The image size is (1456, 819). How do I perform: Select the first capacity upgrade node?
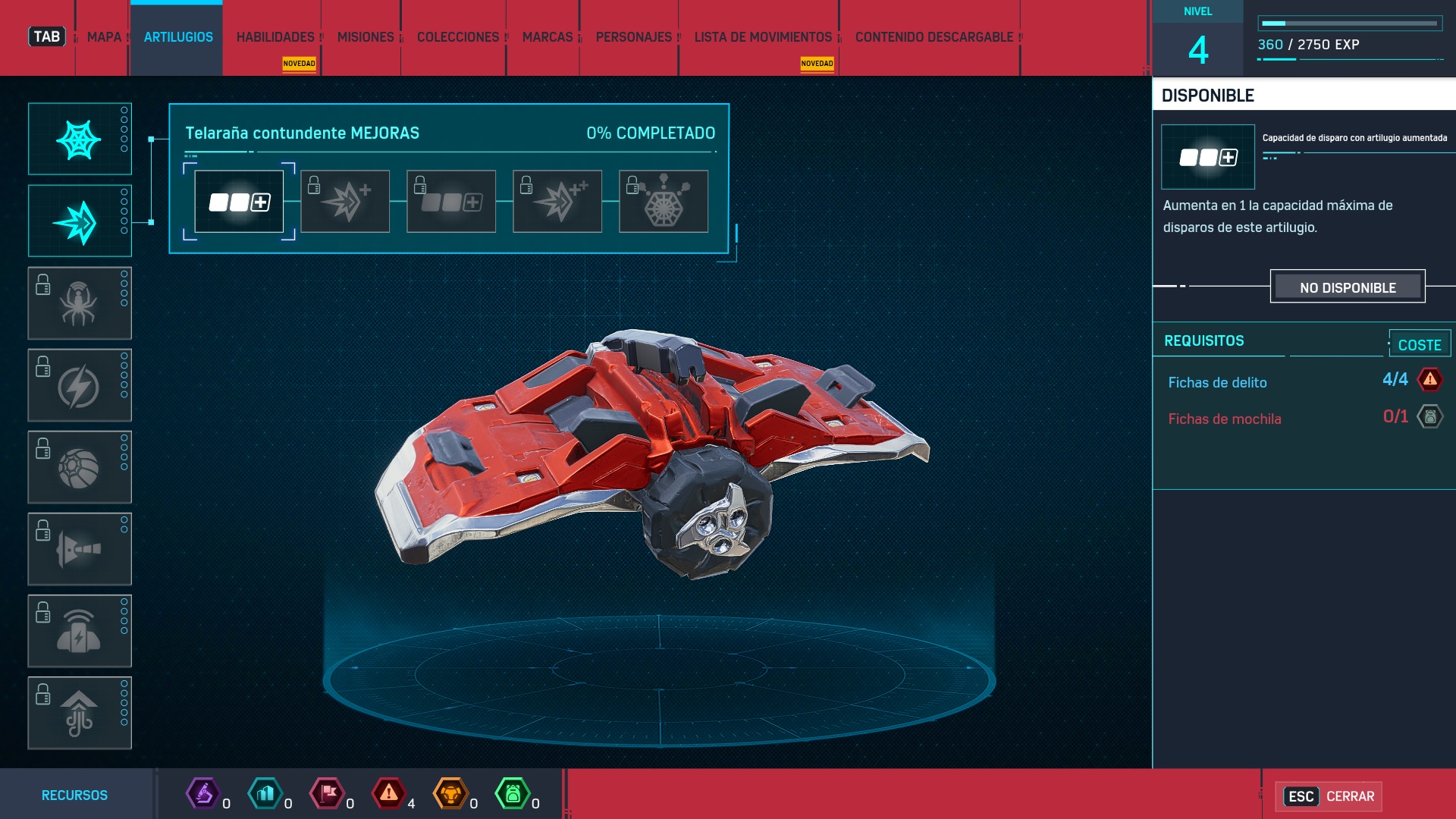(239, 202)
